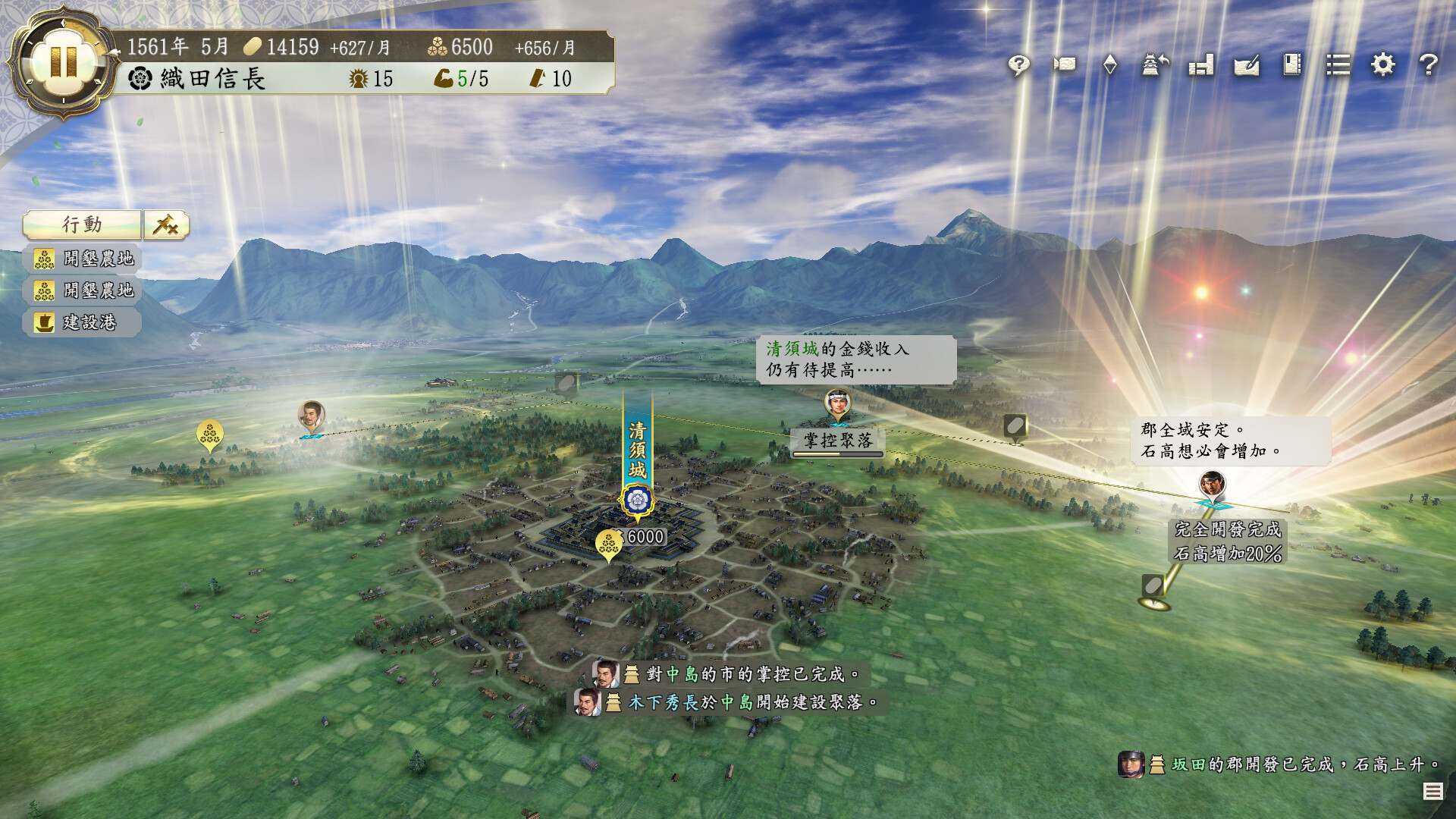Open the movie camera event icon
The height and width of the screenshot is (819, 1456).
click(x=1065, y=66)
